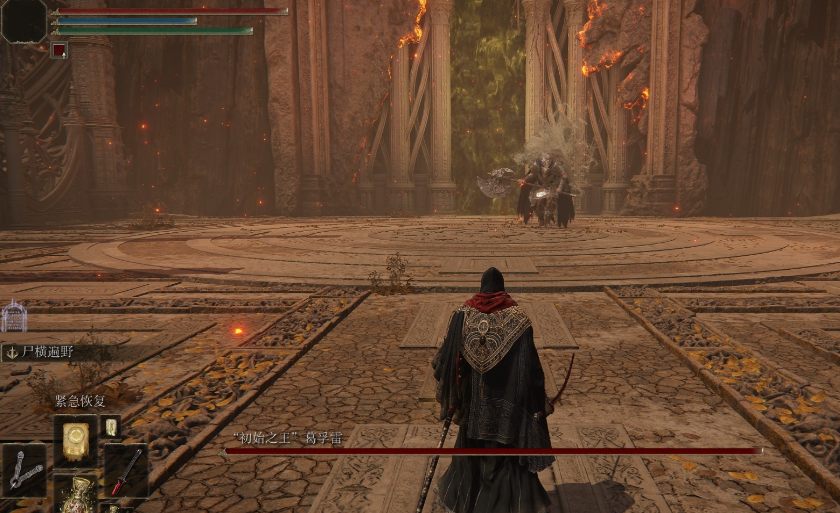Viewport: 840px width, 513px height.
Task: Click the red status buff icon
Action: click(59, 50)
